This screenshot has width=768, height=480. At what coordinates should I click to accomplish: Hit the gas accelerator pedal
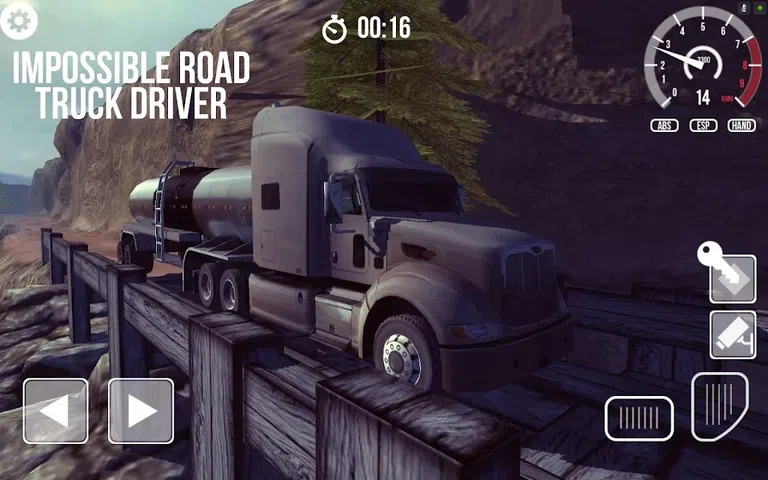(719, 407)
